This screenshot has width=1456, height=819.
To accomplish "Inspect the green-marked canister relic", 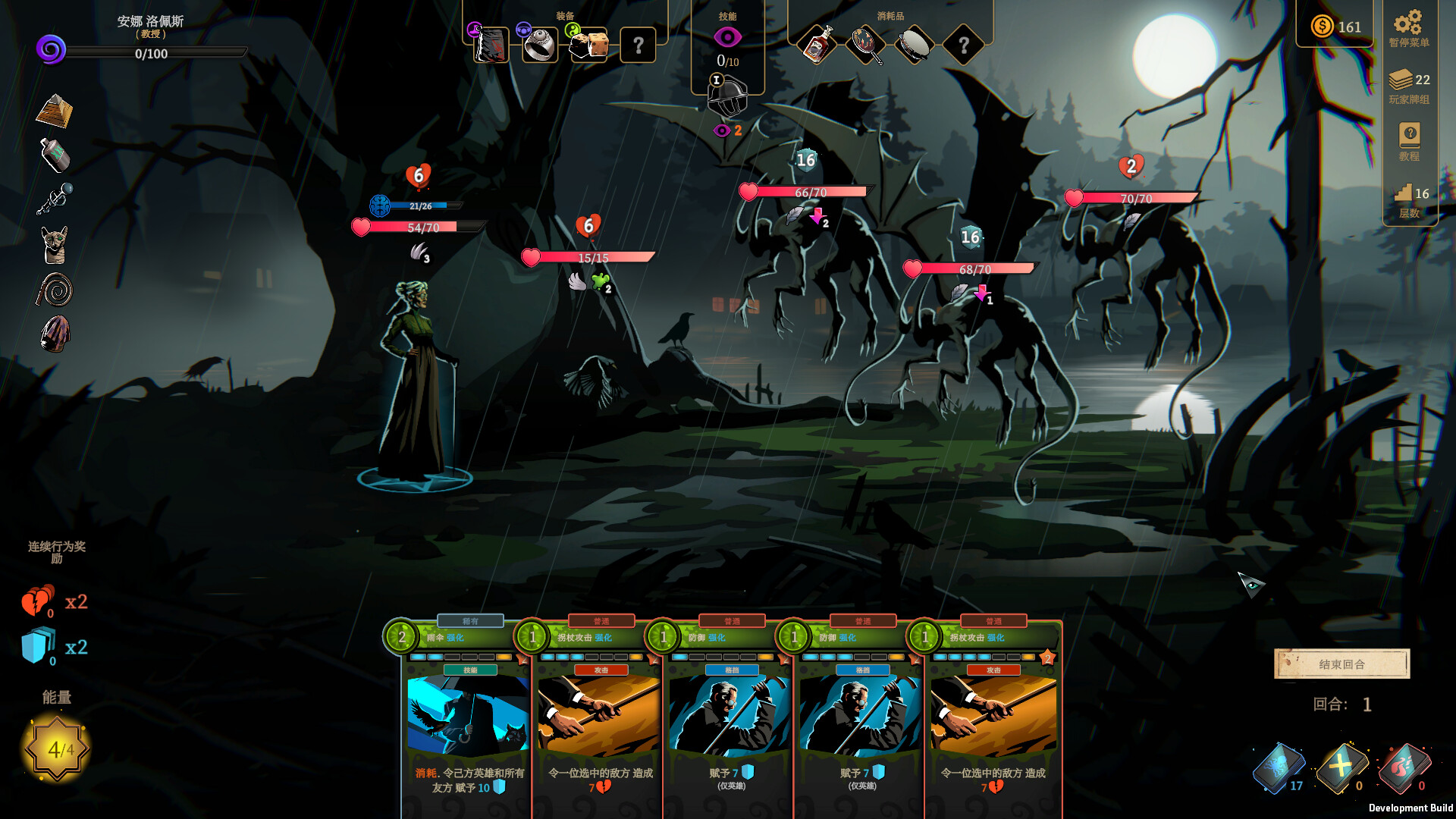I will pos(55,155).
